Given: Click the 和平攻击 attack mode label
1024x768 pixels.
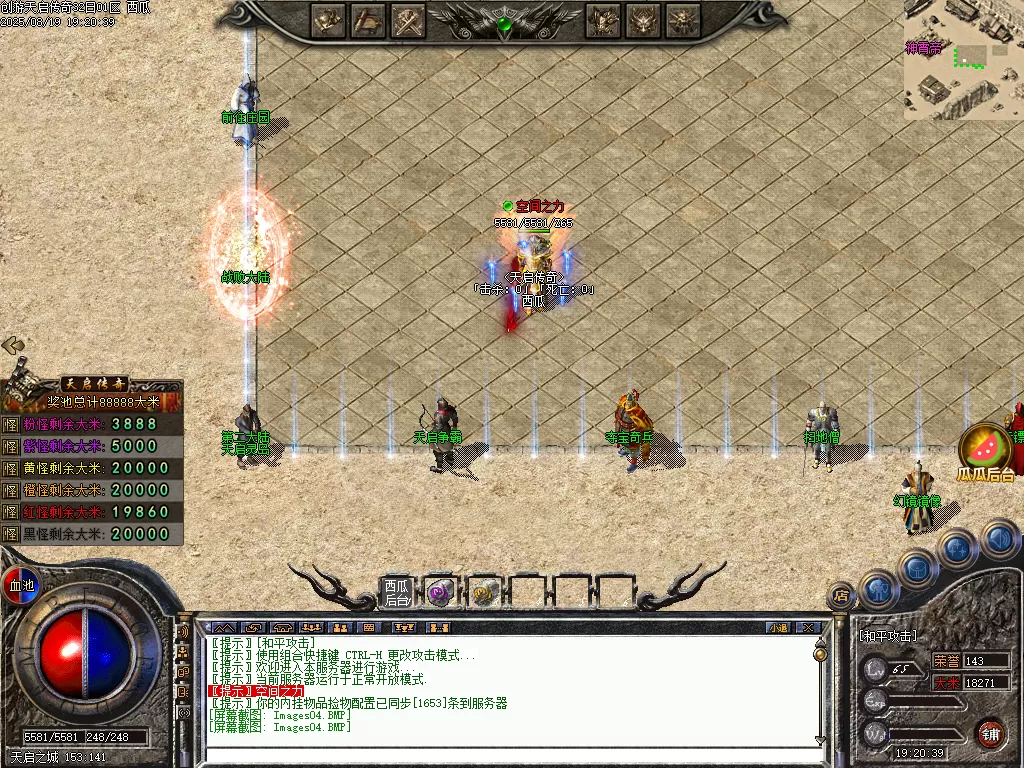Looking at the screenshot, I should [888, 636].
